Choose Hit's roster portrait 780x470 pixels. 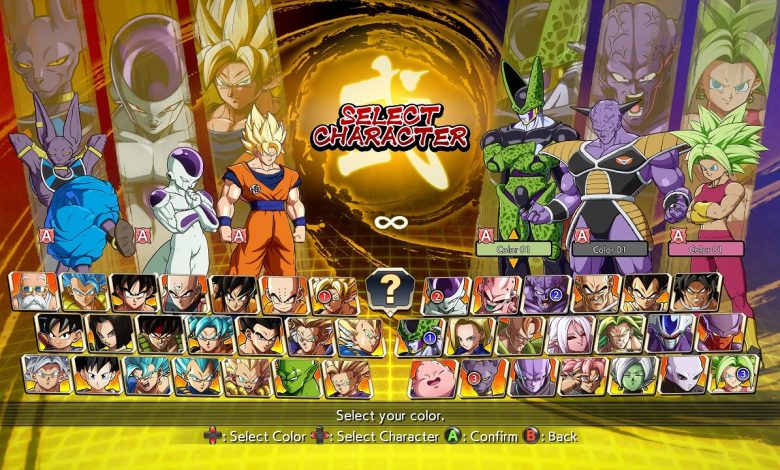(533, 377)
